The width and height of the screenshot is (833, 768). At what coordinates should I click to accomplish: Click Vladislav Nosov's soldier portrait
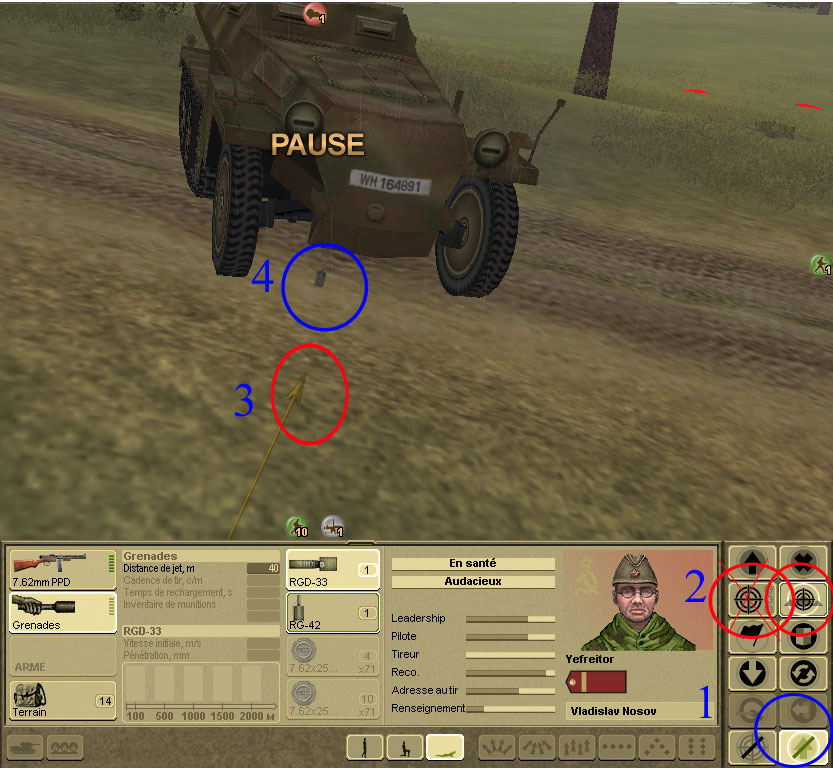637,600
